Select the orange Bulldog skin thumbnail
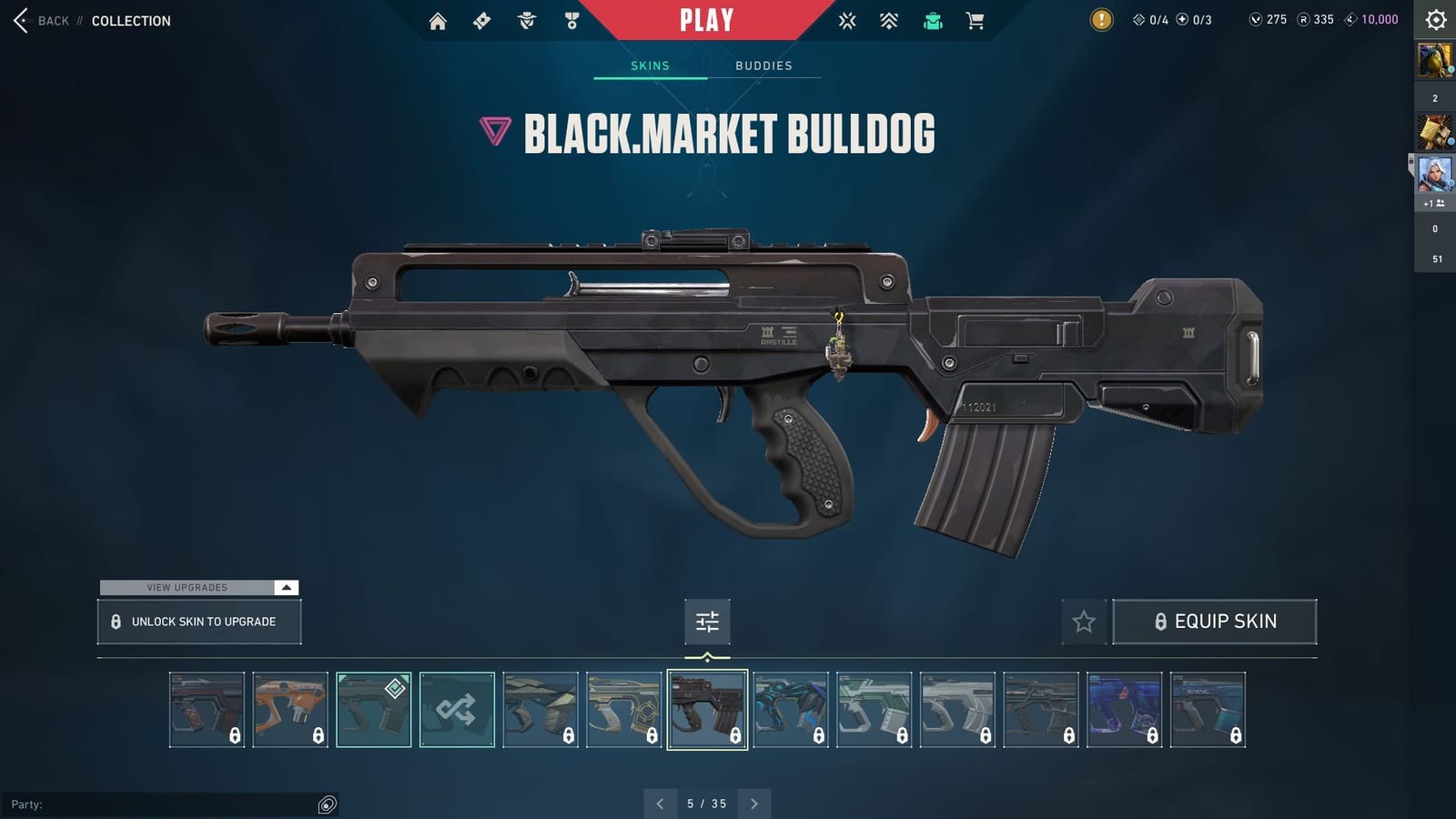 coord(290,709)
